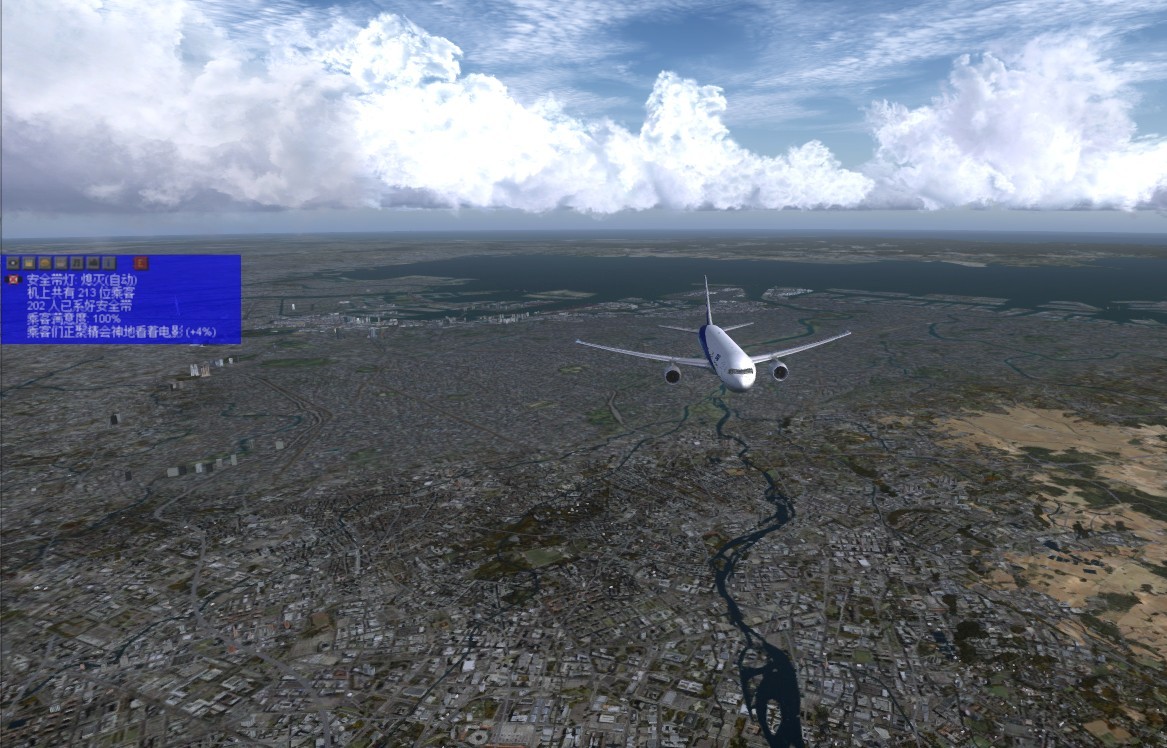Image resolution: width=1167 pixels, height=748 pixels.
Task: Click the yellow crown-shaped icon
Action: (x=29, y=263)
